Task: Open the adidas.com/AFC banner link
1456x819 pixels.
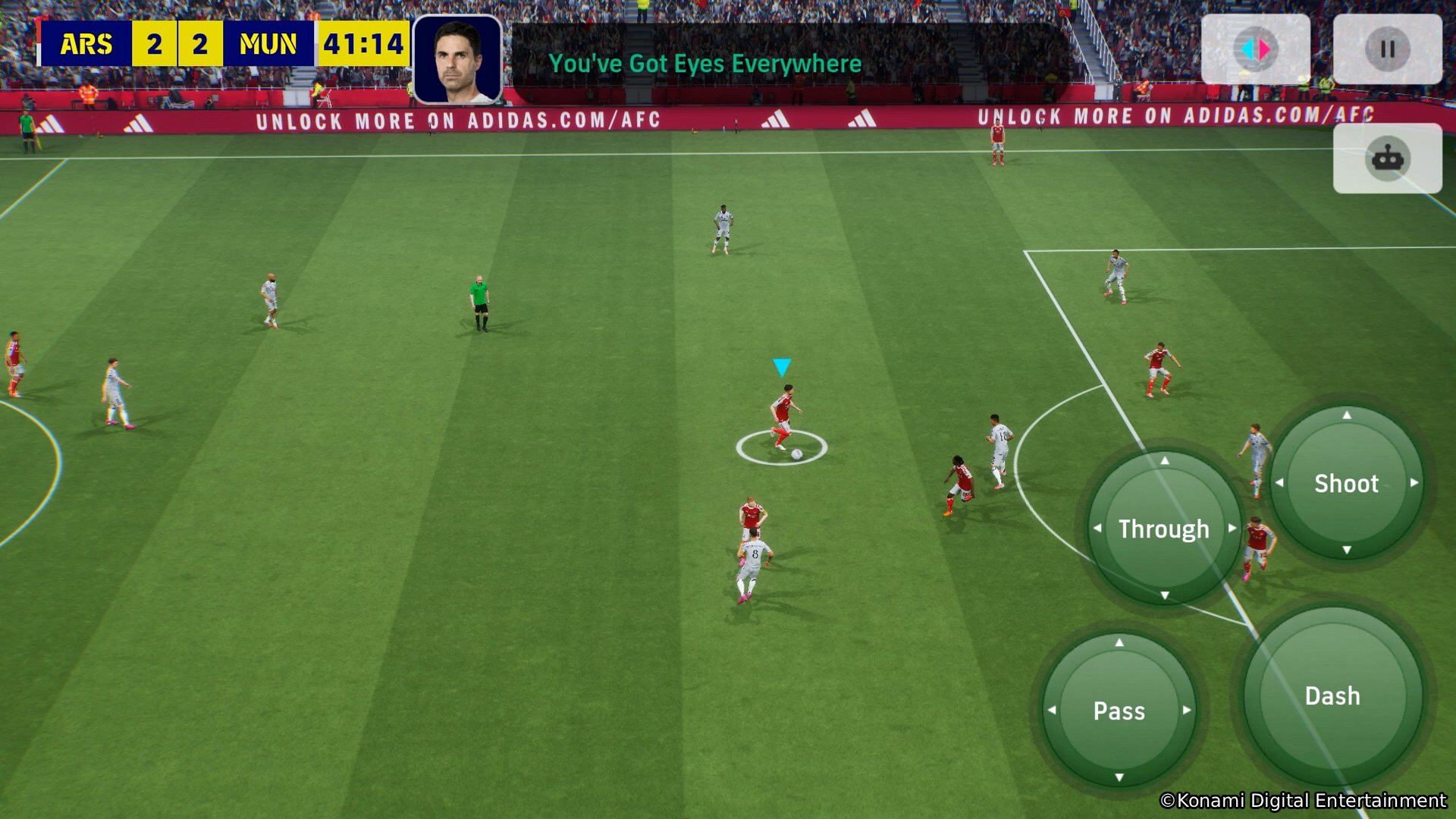Action: [x=455, y=120]
